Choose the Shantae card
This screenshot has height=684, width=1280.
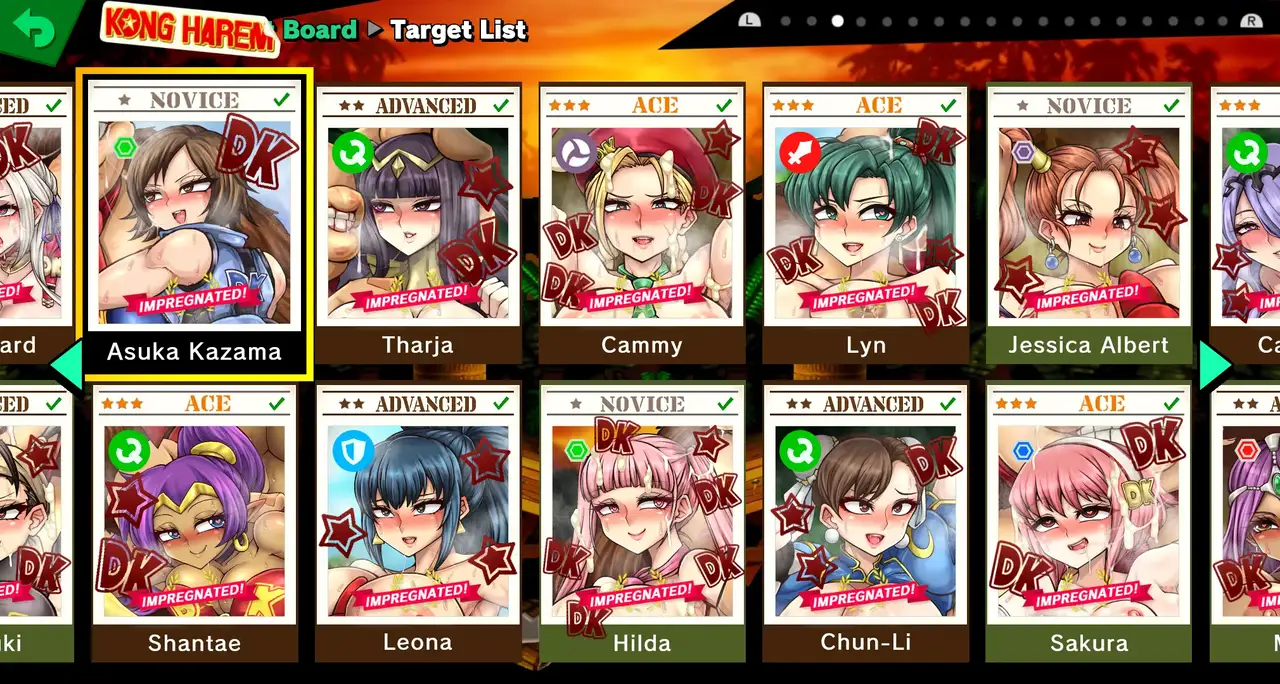(x=194, y=522)
